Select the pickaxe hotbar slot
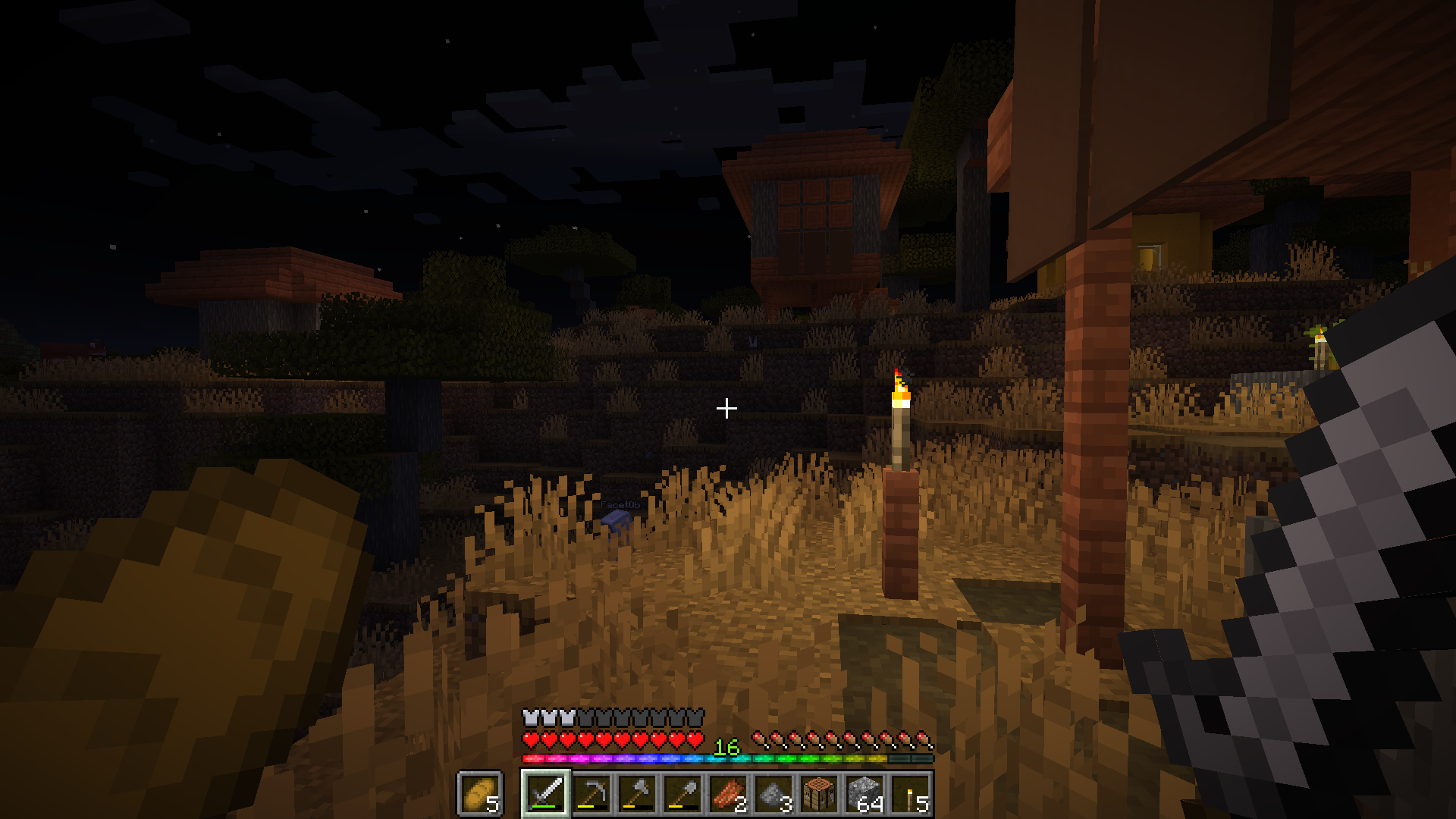Screen dimensions: 1456x819 [591, 794]
